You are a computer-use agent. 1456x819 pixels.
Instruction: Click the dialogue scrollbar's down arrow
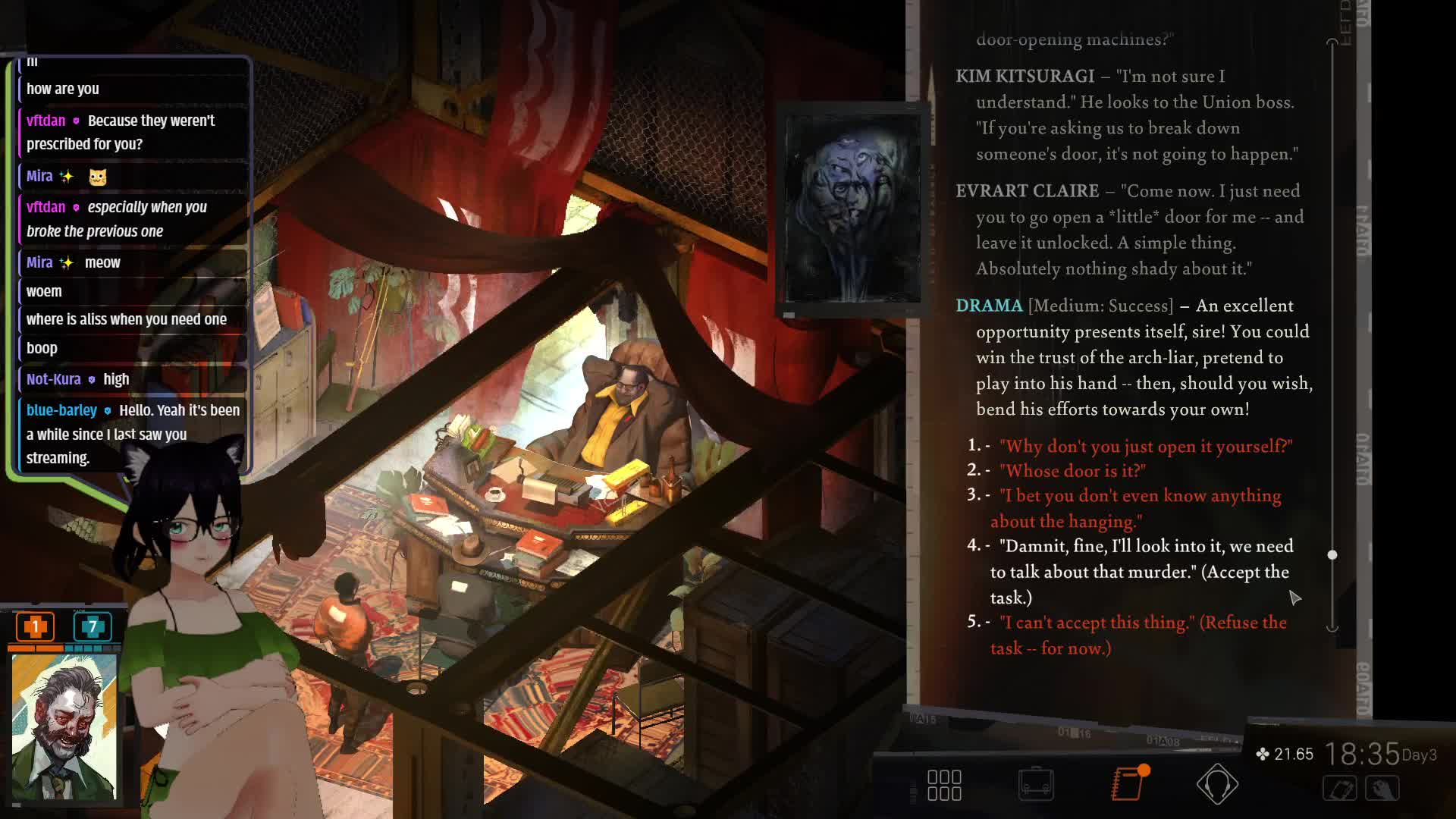pyautogui.click(x=1332, y=628)
